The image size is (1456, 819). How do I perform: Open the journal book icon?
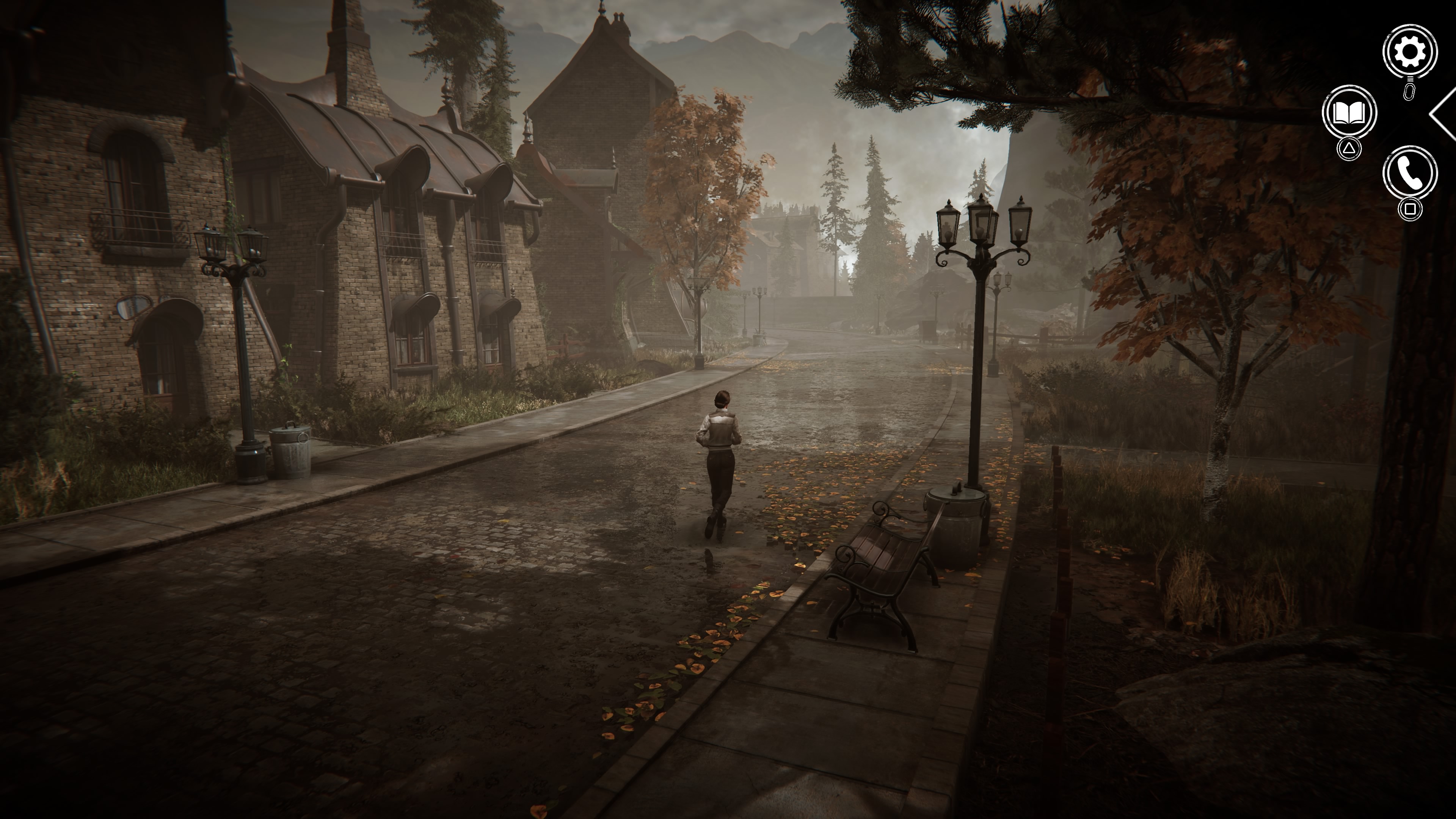[1349, 113]
